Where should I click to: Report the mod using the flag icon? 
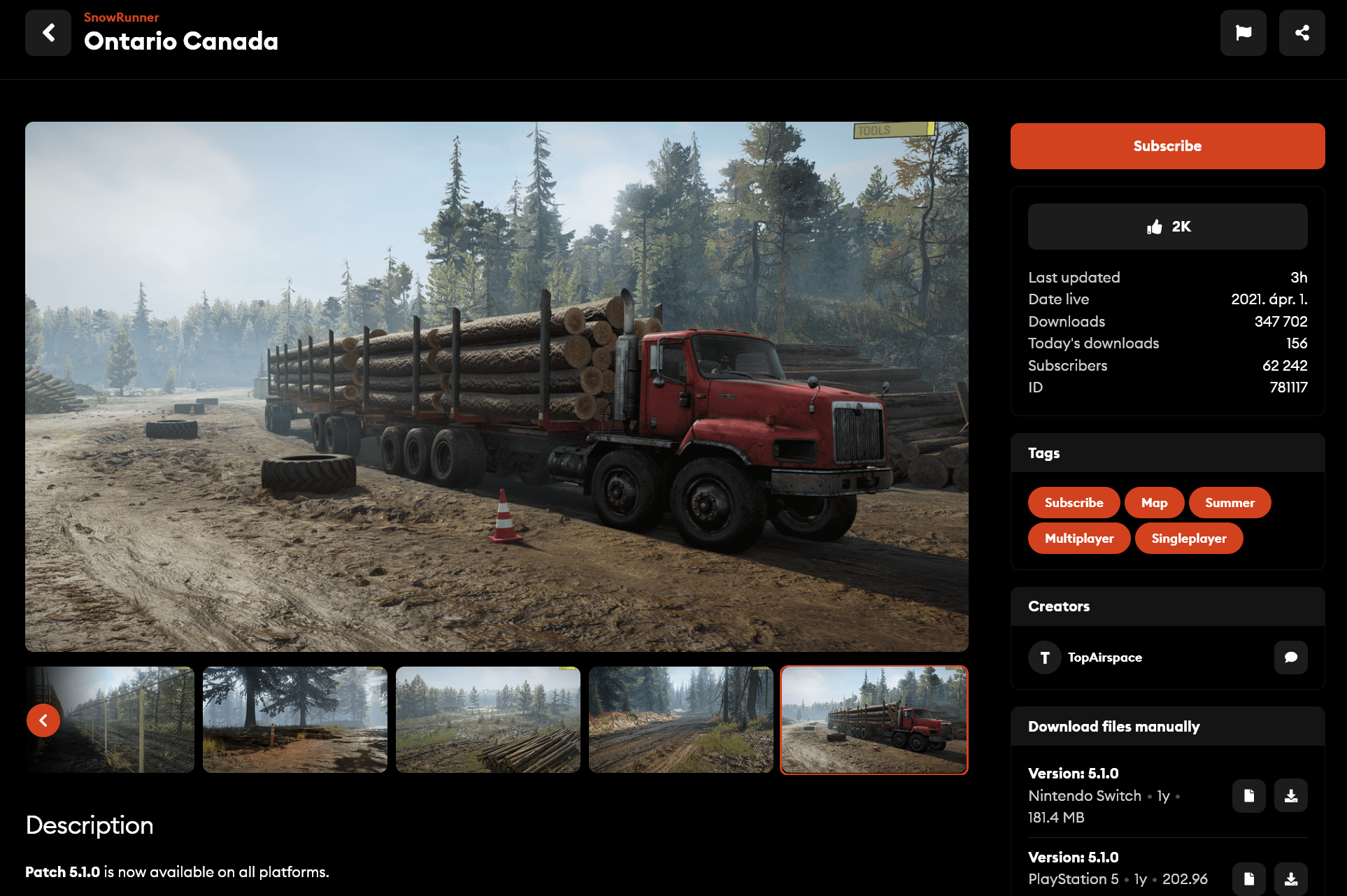tap(1243, 33)
